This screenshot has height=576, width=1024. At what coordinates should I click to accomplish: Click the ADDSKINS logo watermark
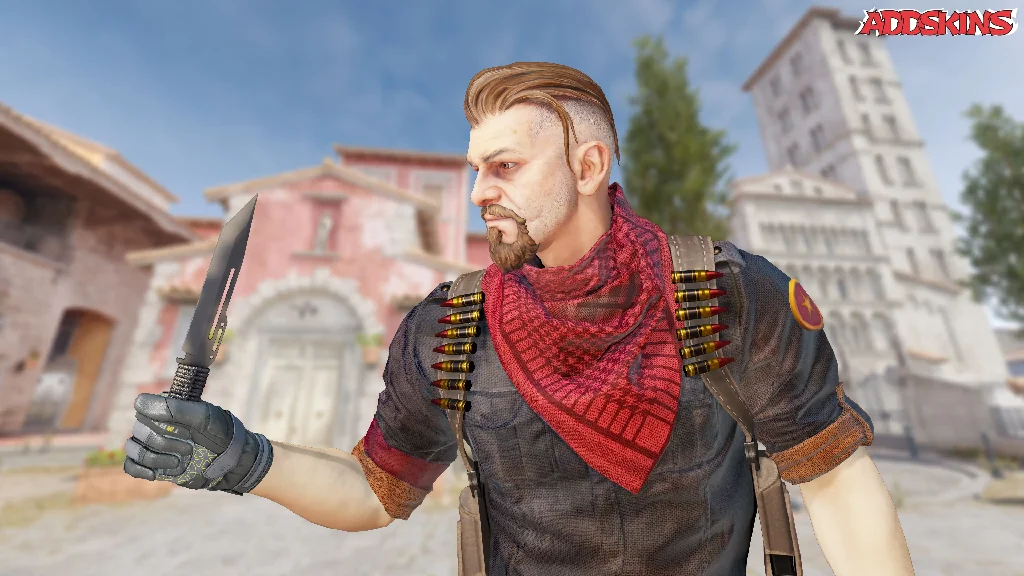click(x=936, y=22)
